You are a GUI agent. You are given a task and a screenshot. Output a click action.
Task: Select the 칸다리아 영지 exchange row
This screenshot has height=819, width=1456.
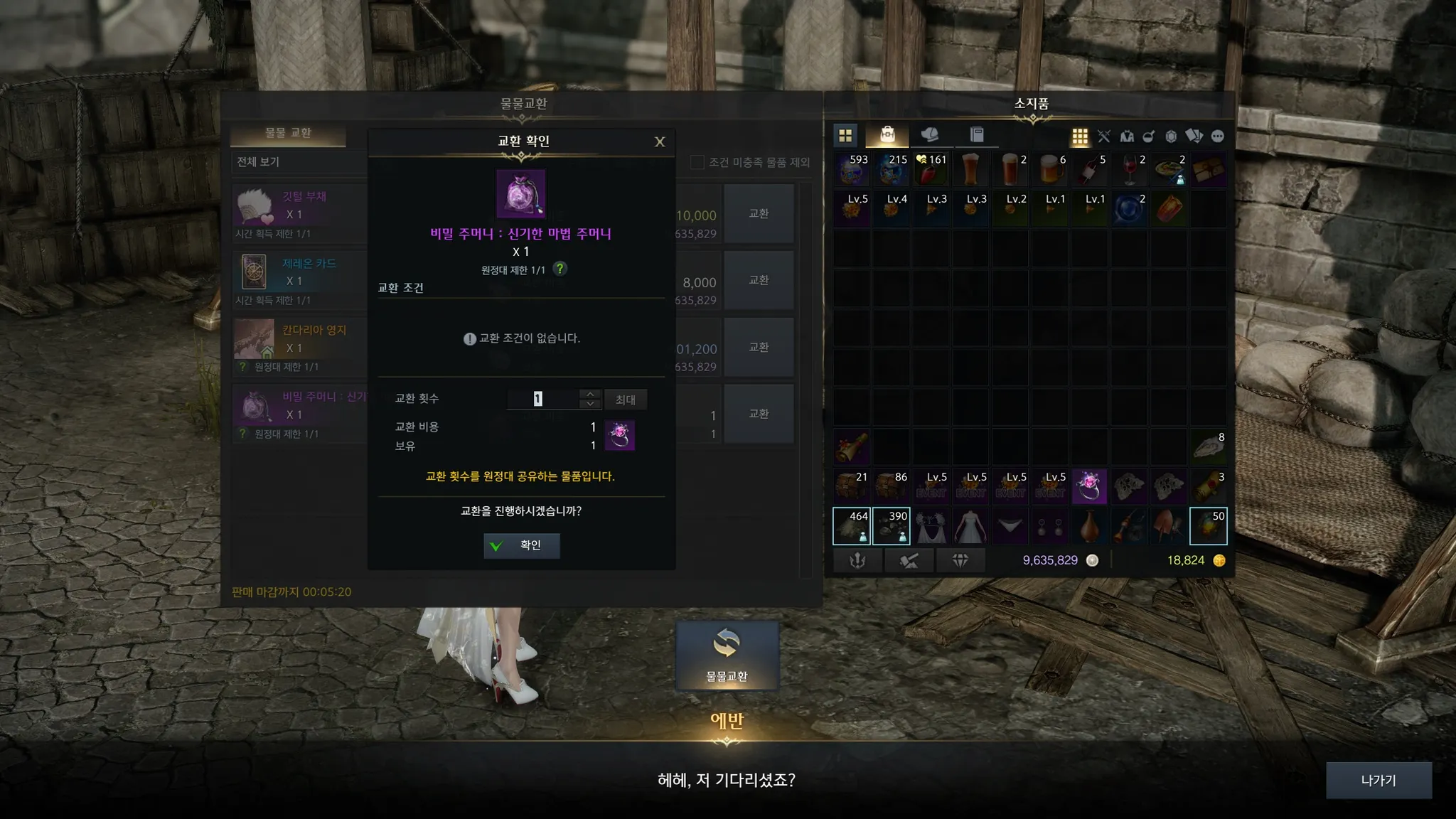[x=300, y=347]
